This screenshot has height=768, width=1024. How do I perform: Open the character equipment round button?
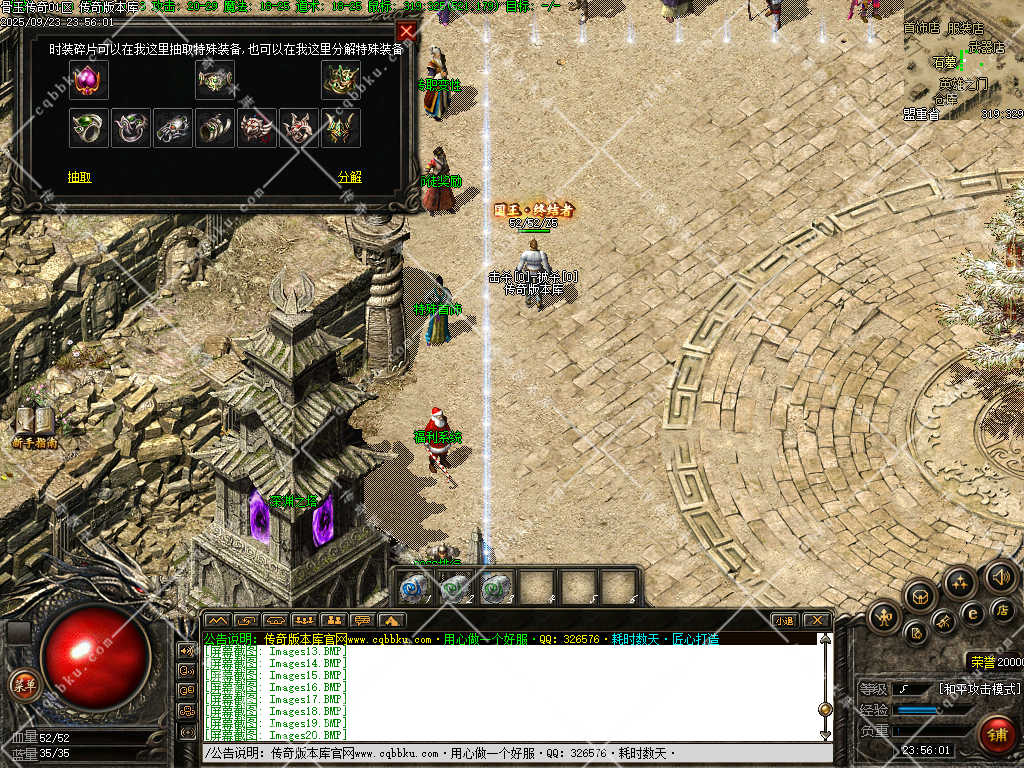pos(885,618)
